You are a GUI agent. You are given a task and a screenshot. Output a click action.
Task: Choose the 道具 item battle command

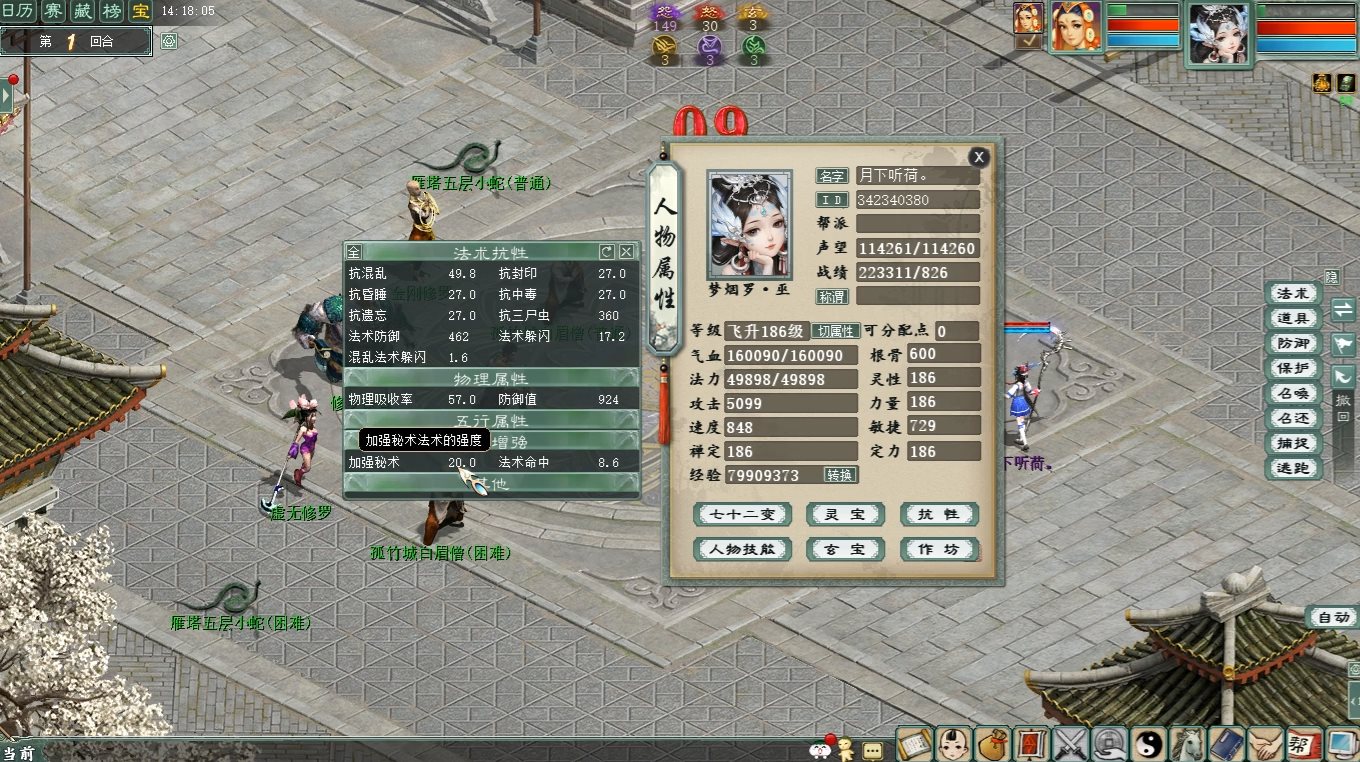coord(1292,318)
